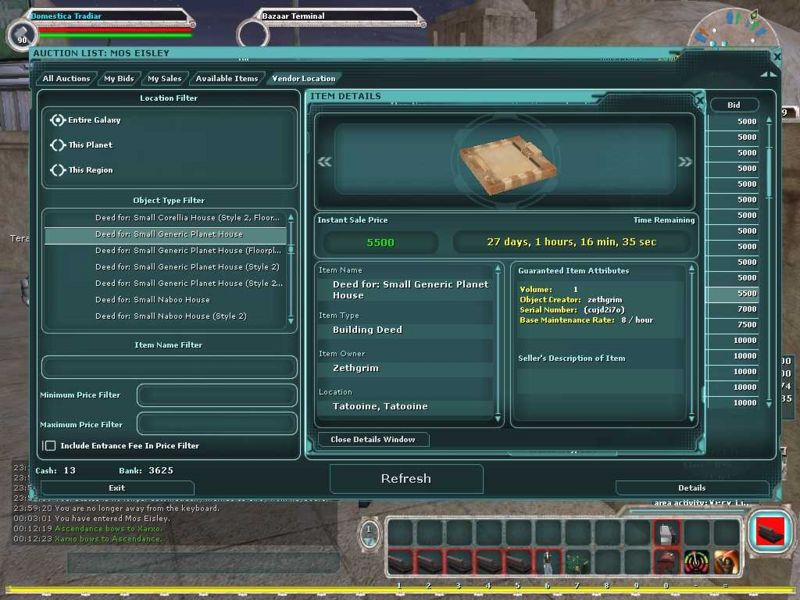Click the Item Name Filter text field
The width and height of the screenshot is (800, 600).
coord(169,367)
